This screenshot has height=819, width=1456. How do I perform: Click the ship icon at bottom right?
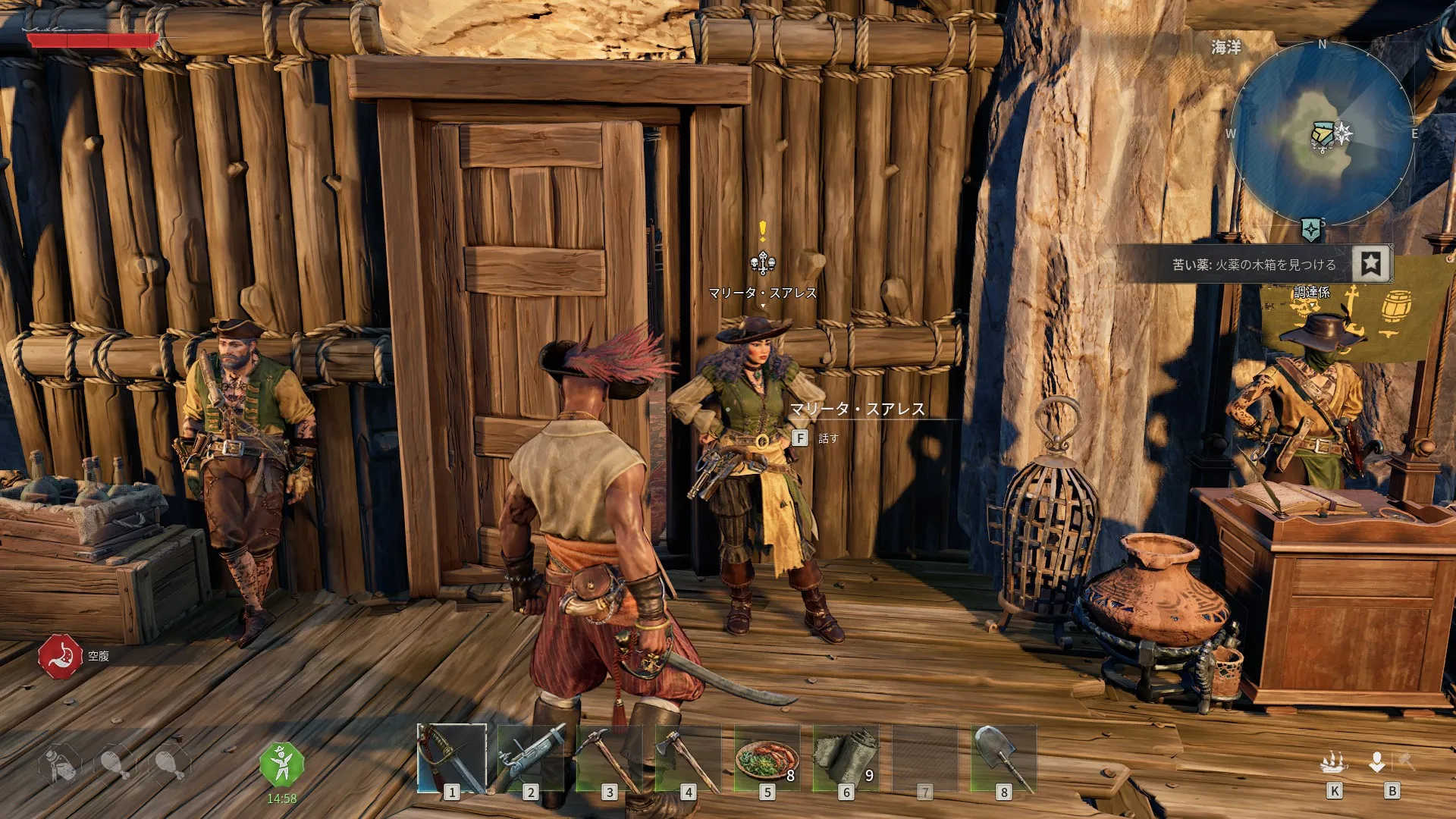(x=1334, y=762)
